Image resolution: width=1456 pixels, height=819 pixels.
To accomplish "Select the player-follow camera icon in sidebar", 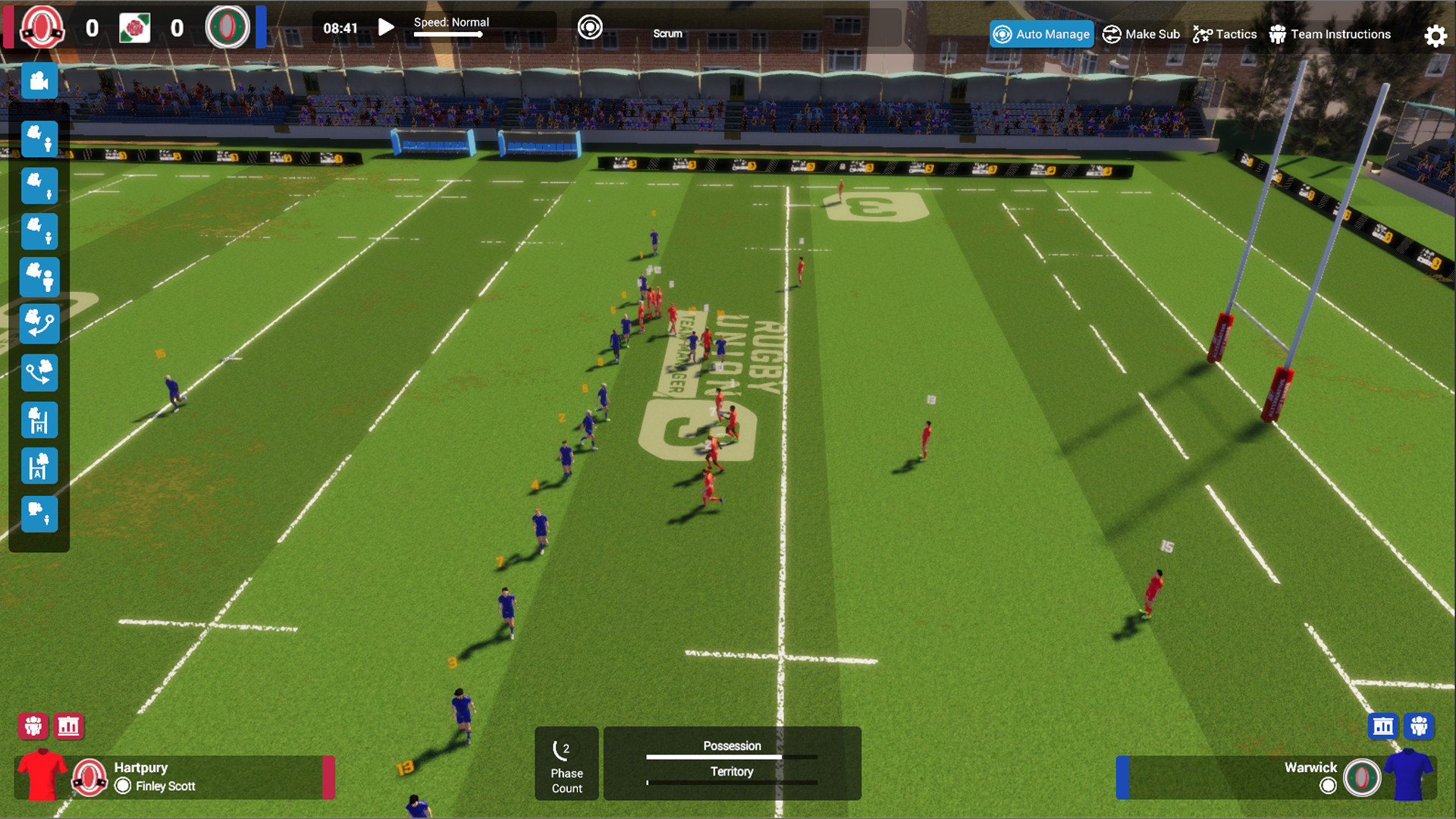I will 39,140.
